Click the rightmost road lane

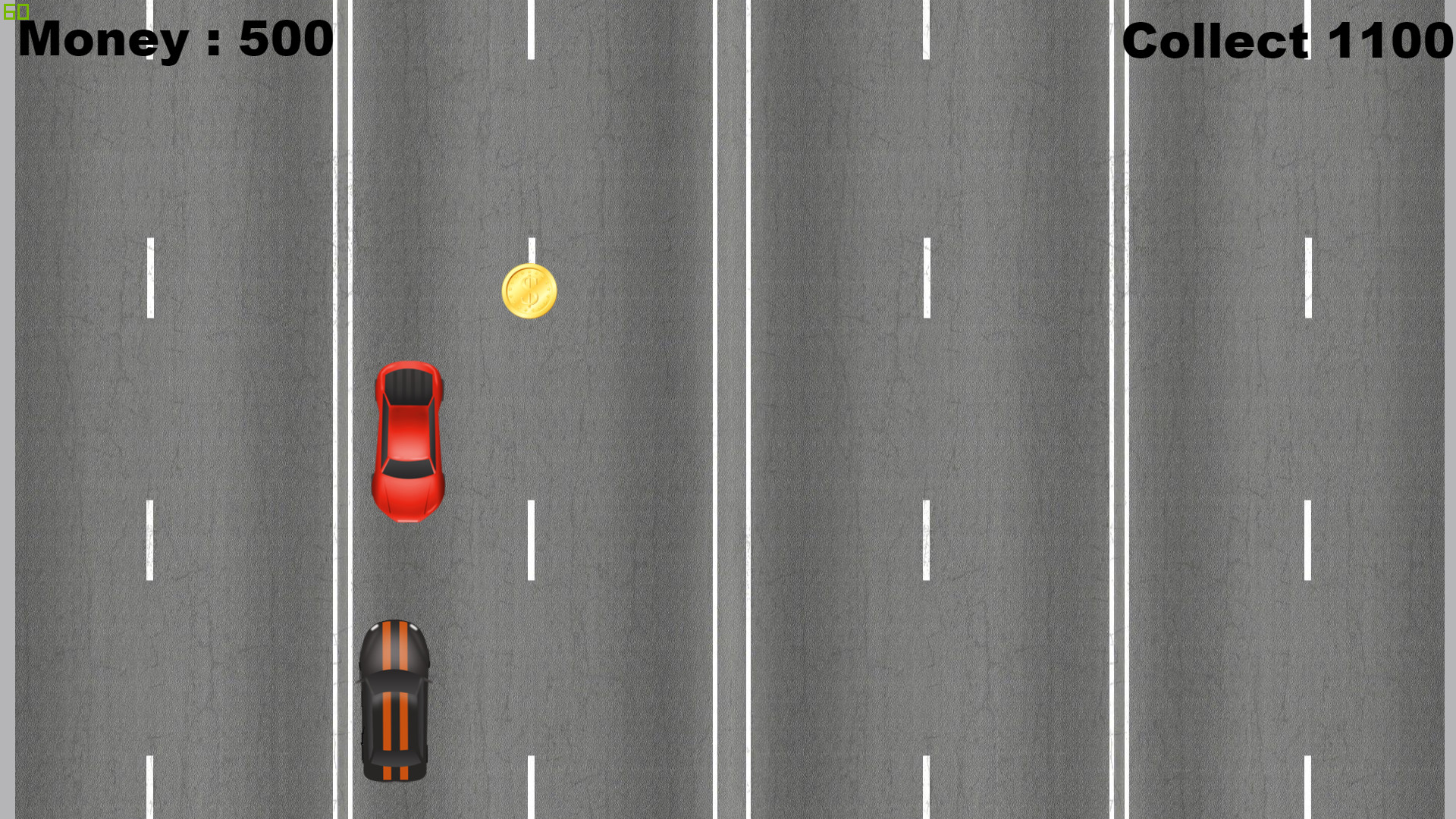1289,409
